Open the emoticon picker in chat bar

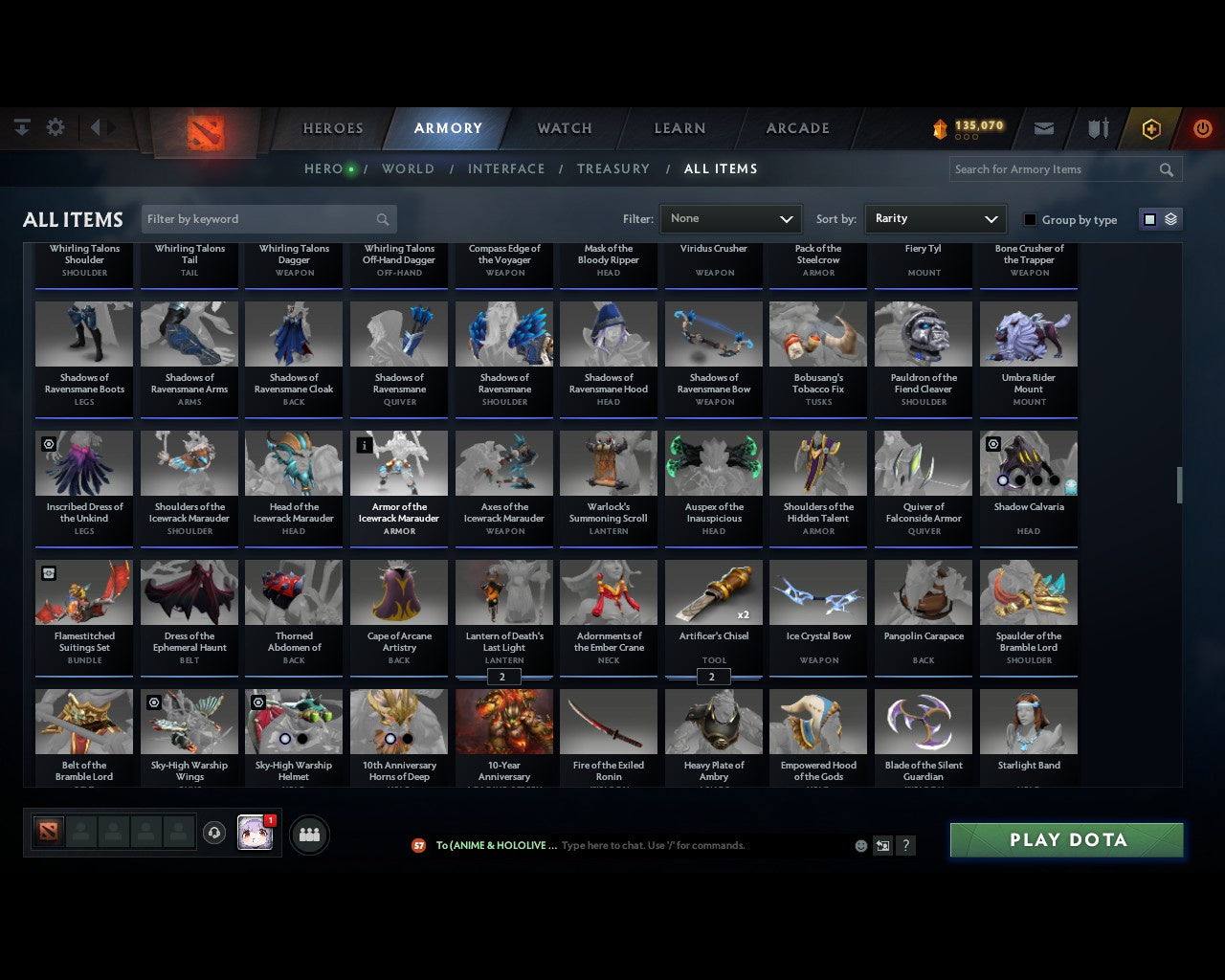pos(860,845)
